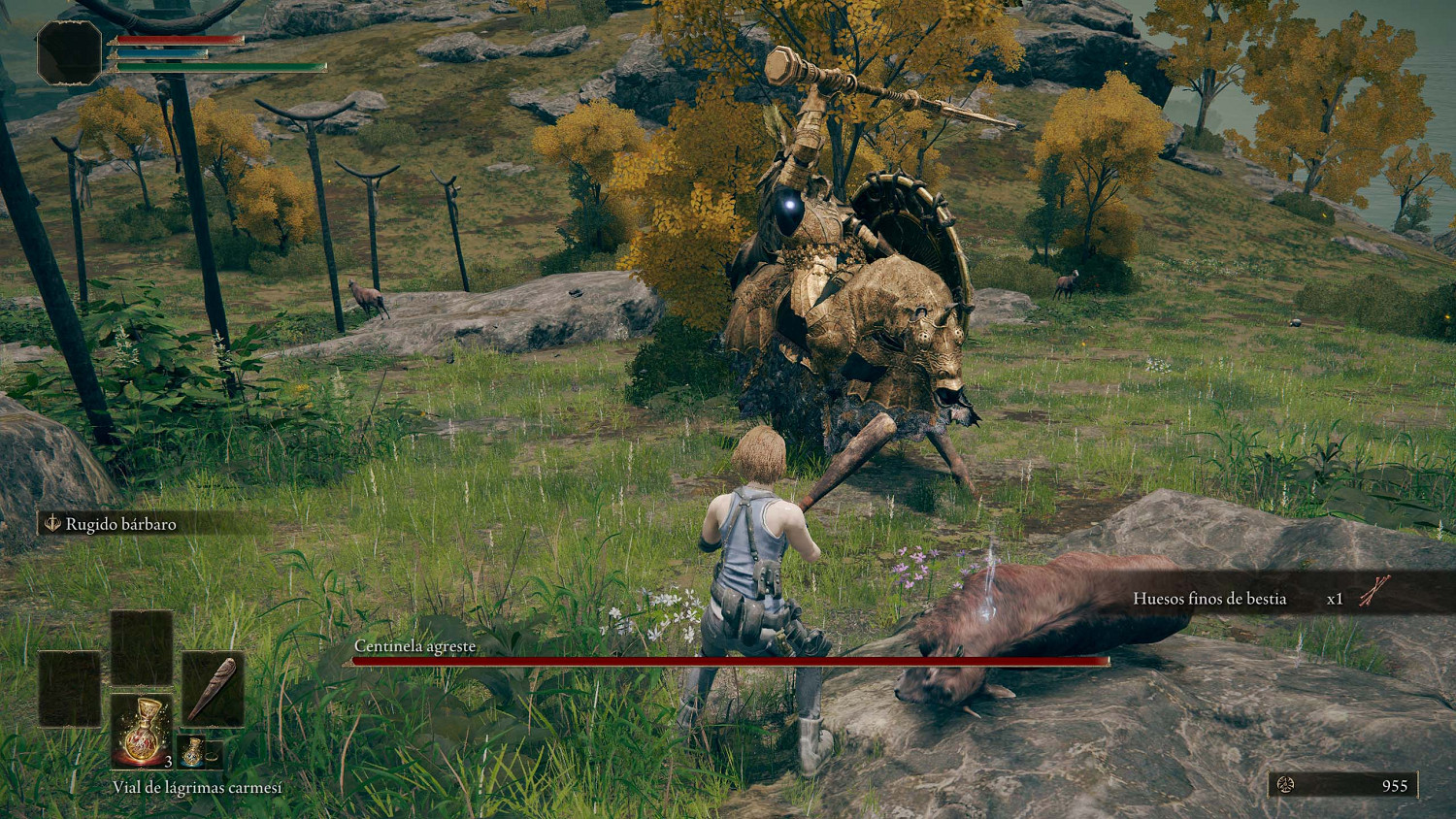
Task: Click the Huesos finos de bestia text label
Action: click(x=1210, y=599)
